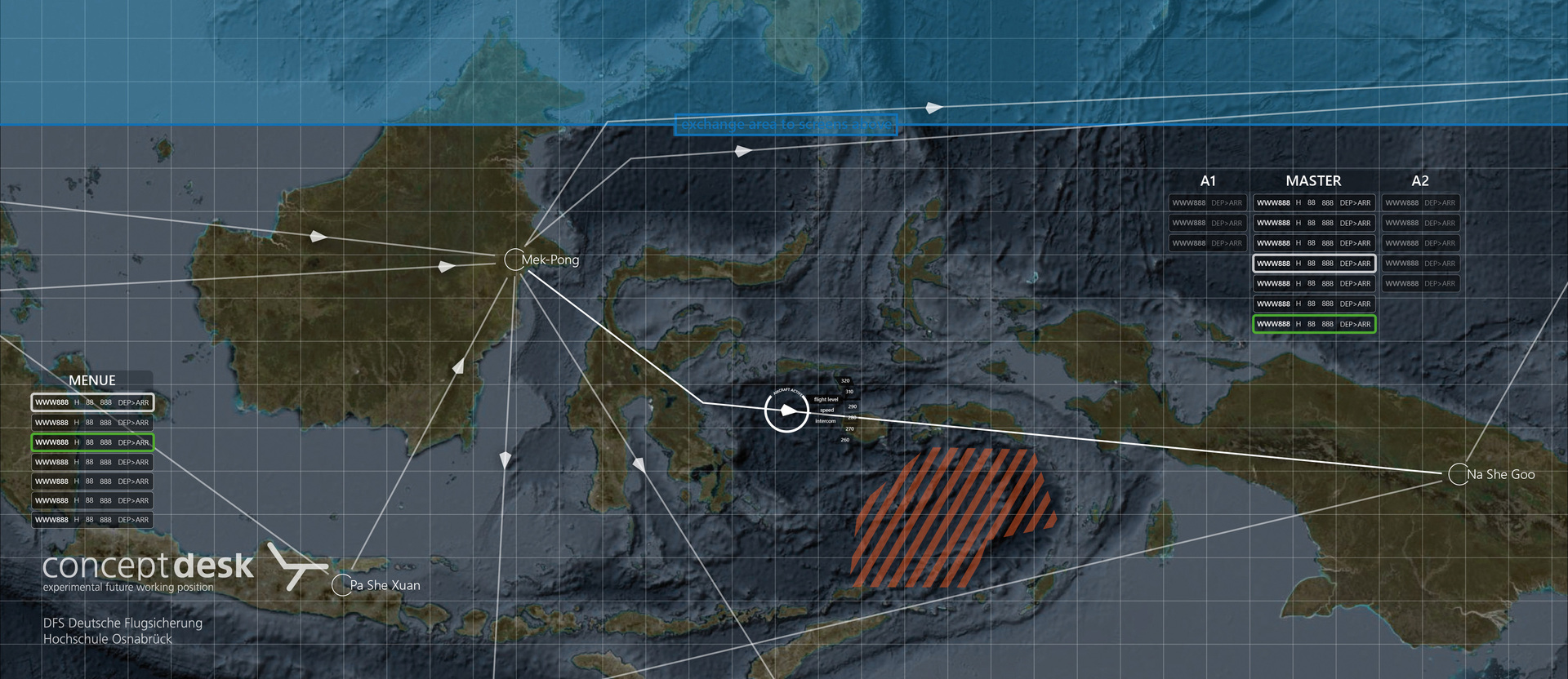Select the Pa She Xuan waypoint
This screenshot has height=679, width=1568.
(341, 585)
